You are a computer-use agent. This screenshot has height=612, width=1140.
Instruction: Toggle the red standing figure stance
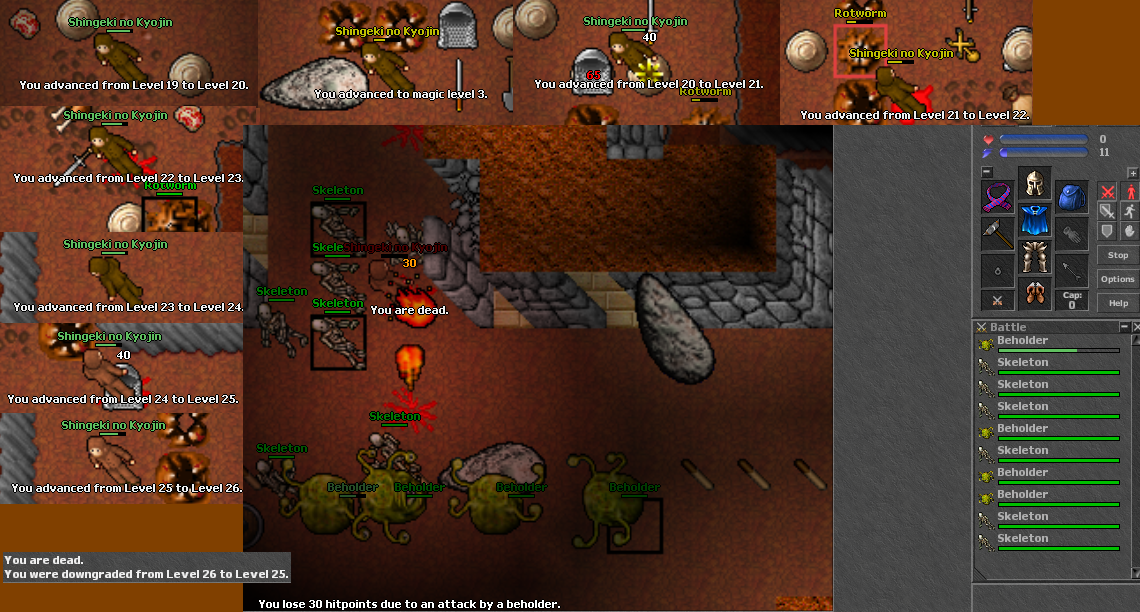click(1131, 191)
